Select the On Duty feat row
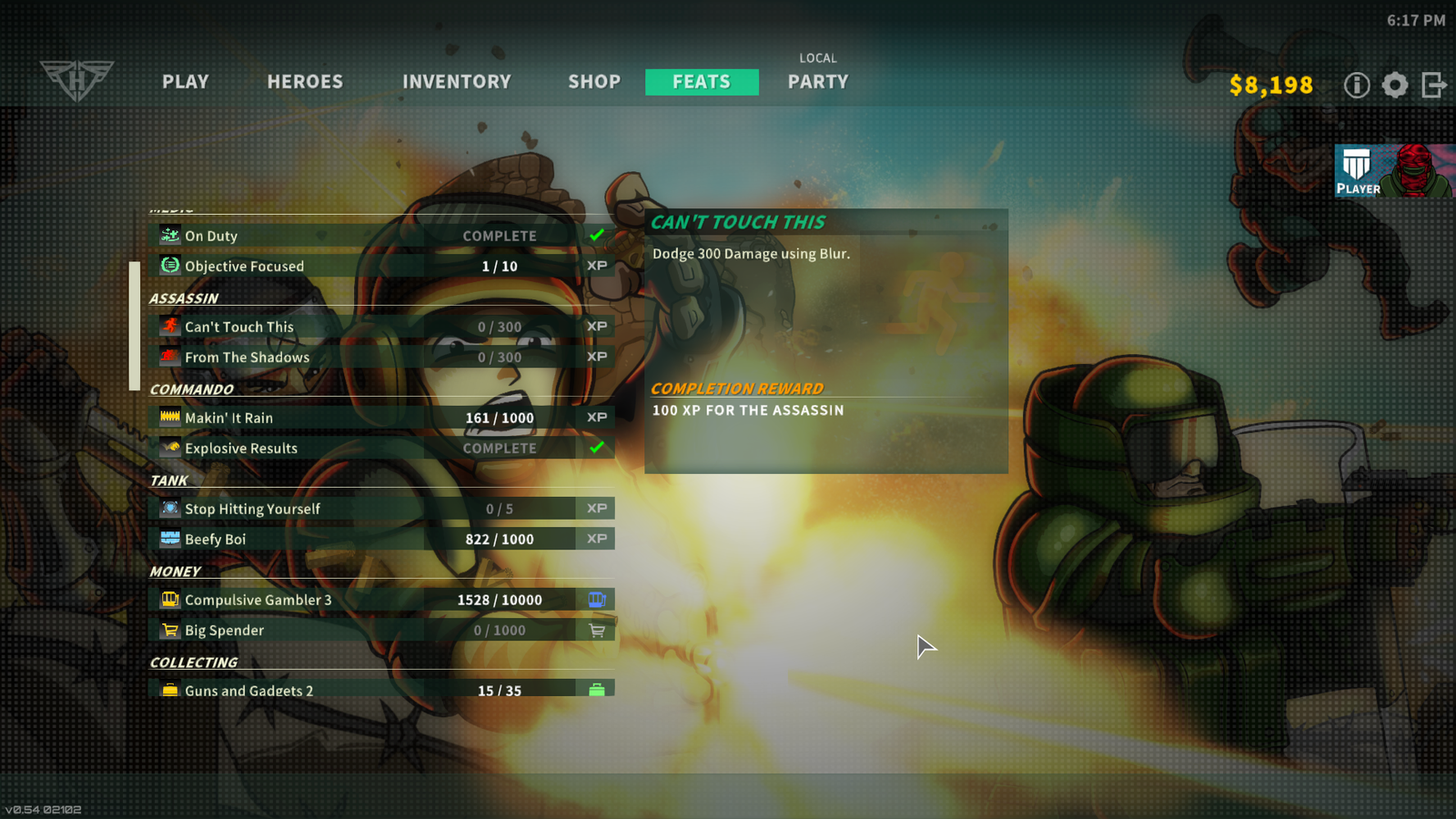Image resolution: width=1456 pixels, height=819 pixels. tap(381, 236)
